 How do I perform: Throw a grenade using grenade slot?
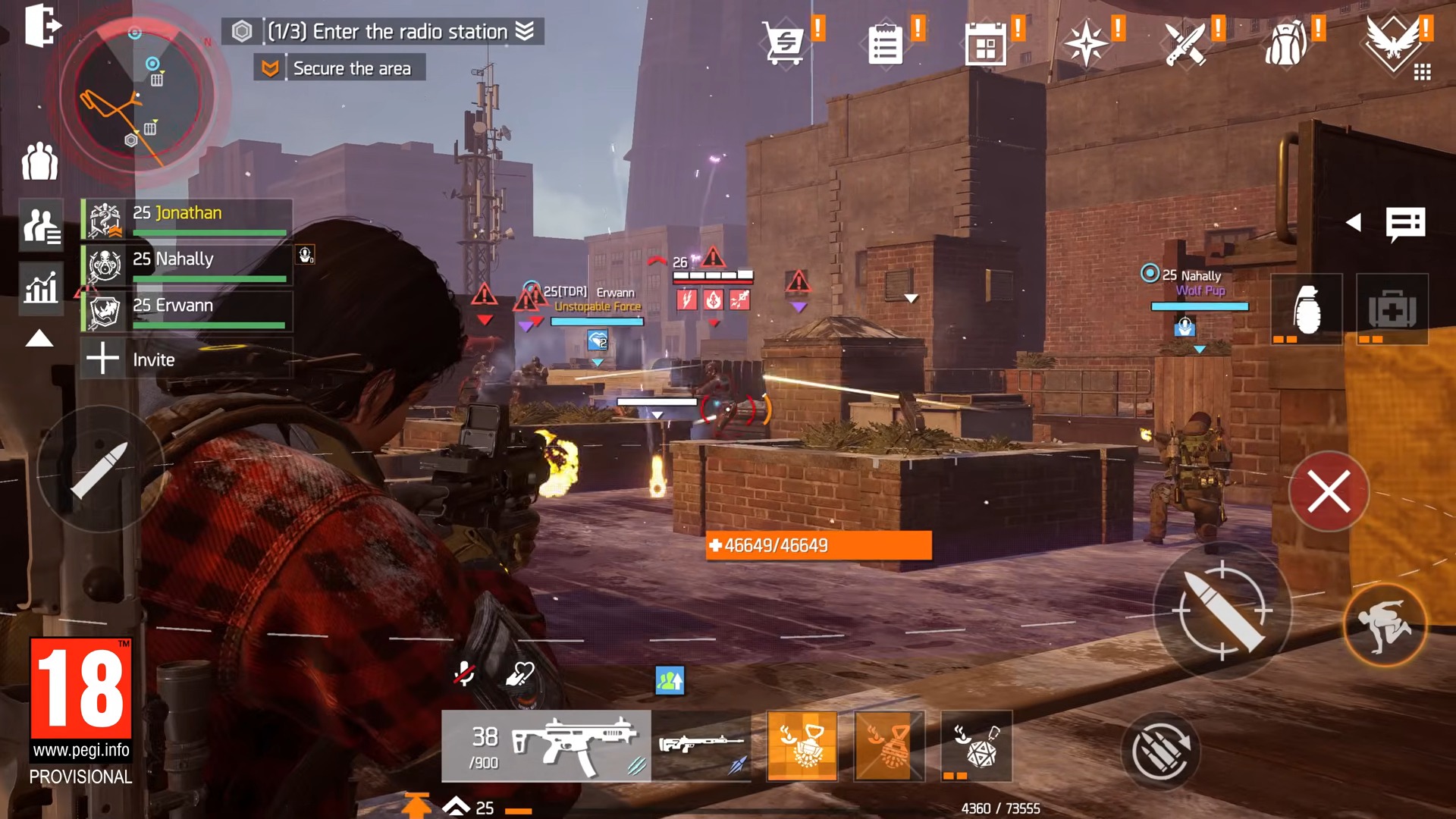pyautogui.click(x=1307, y=309)
